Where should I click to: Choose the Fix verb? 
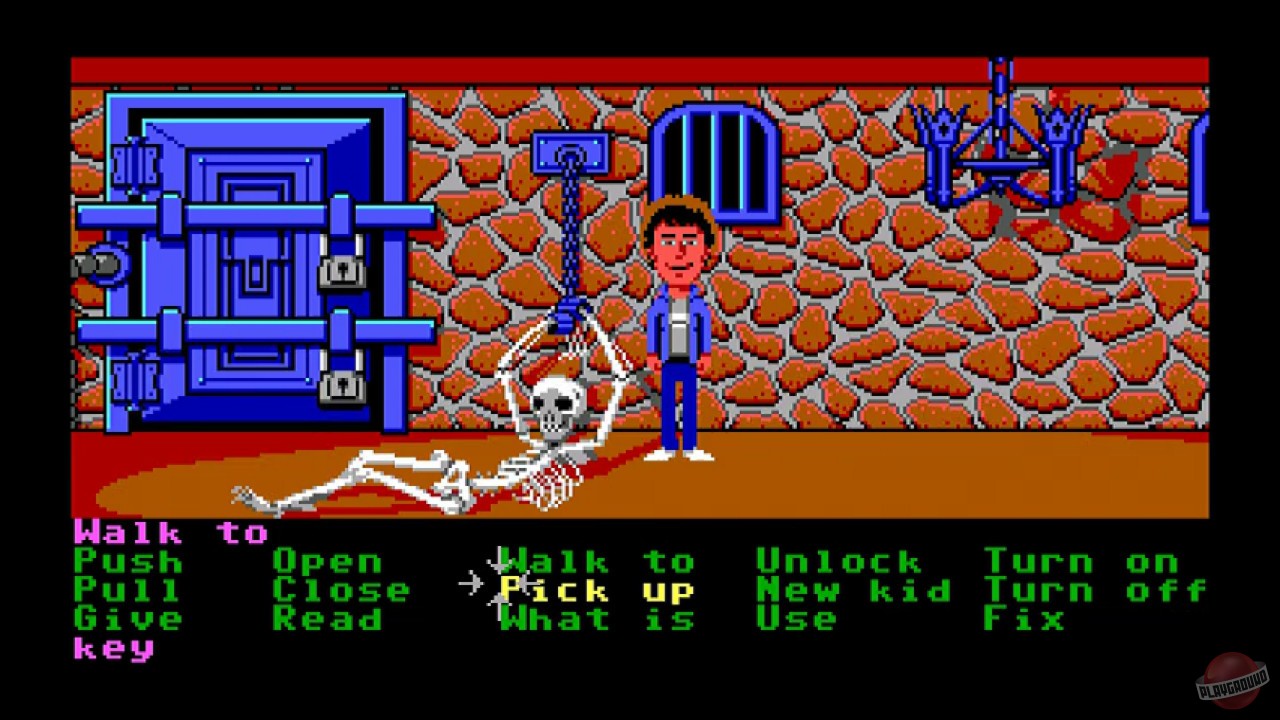(1025, 618)
